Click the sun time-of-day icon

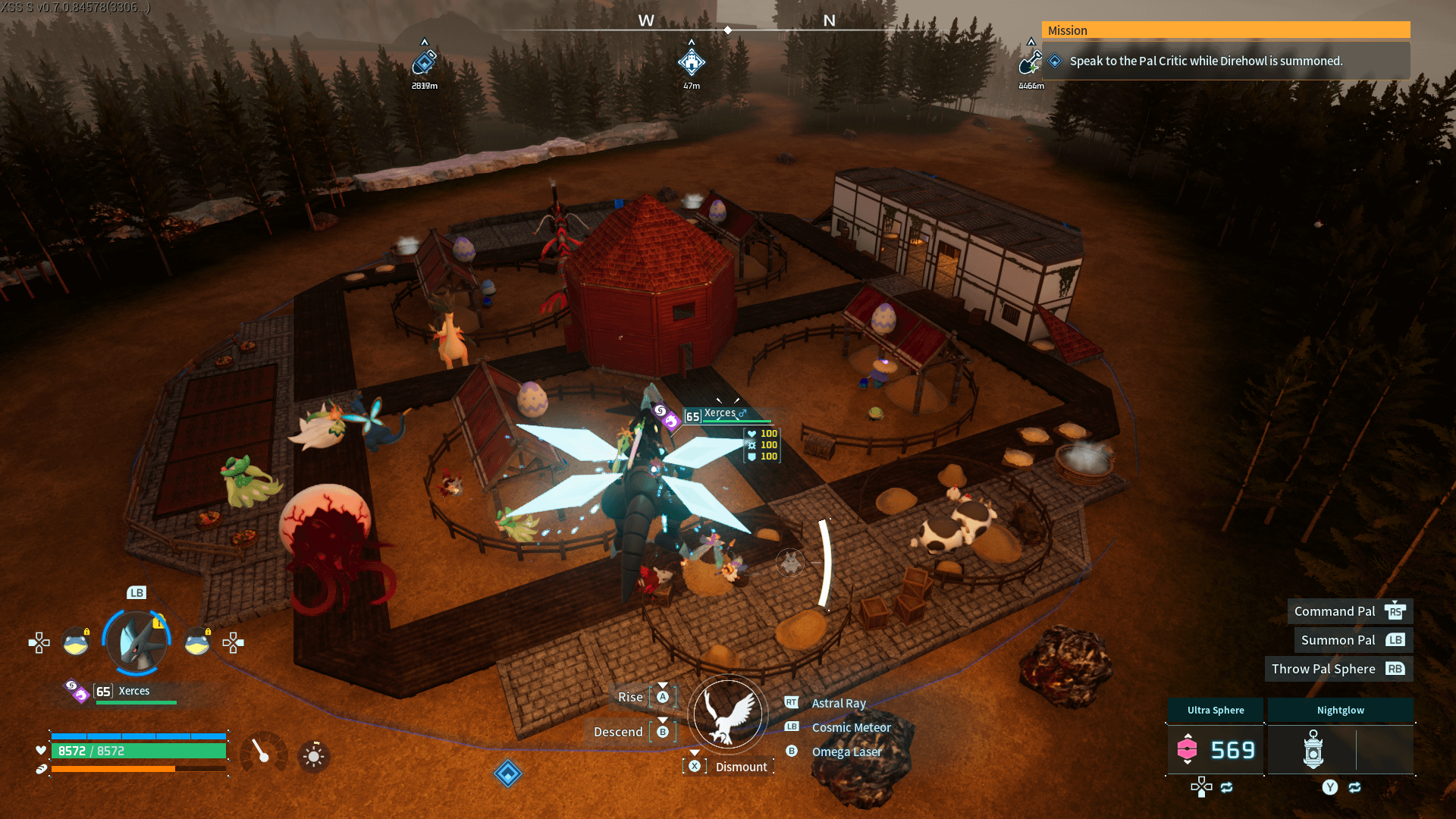pyautogui.click(x=313, y=756)
